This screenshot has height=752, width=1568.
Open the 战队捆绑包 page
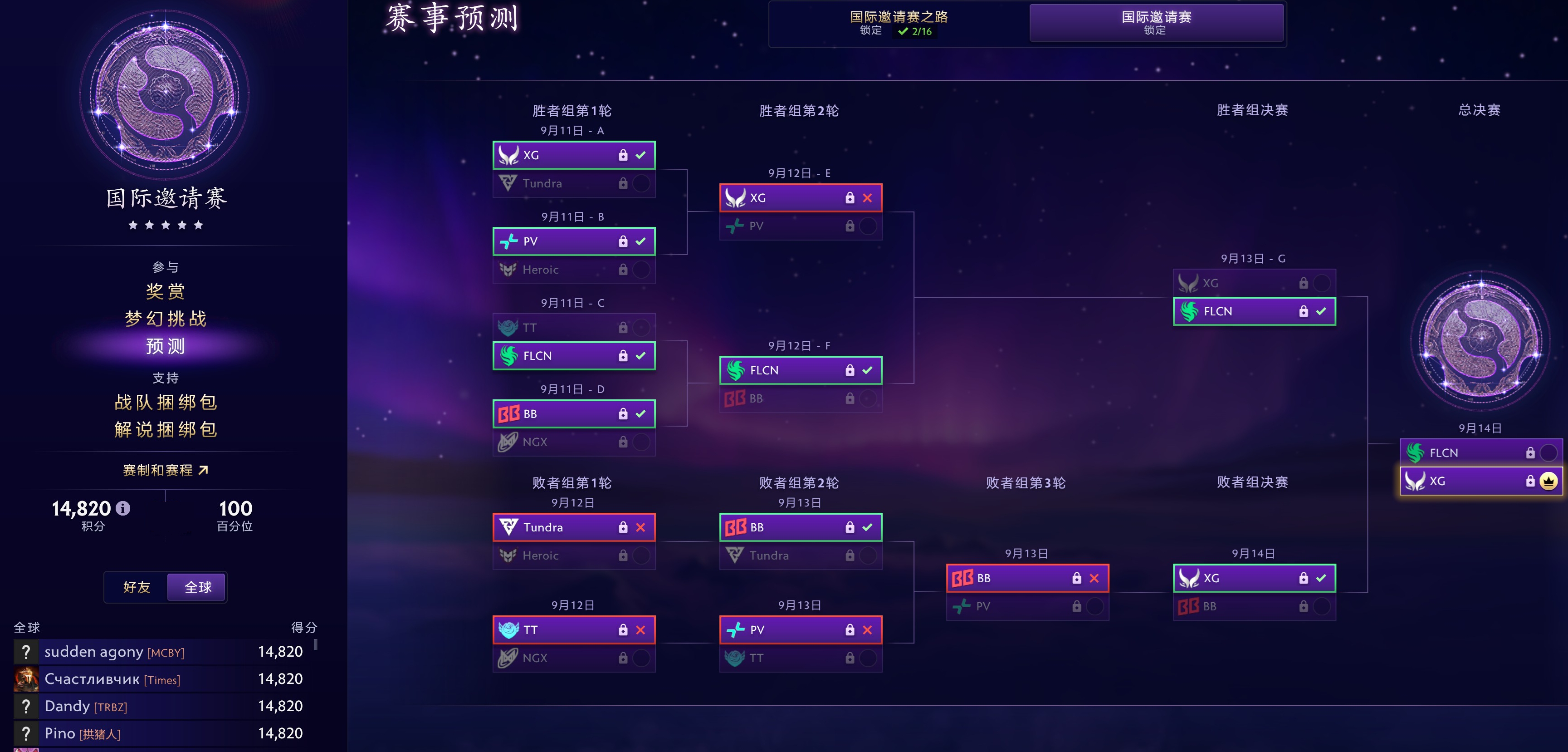(x=165, y=402)
